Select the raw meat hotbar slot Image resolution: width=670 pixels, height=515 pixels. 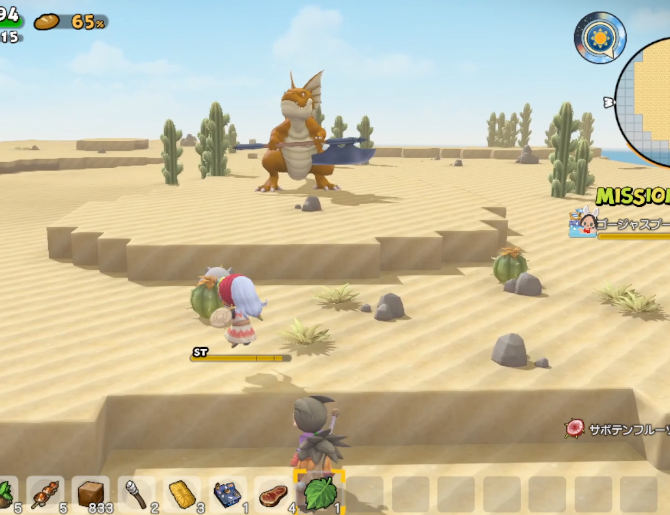273,493
